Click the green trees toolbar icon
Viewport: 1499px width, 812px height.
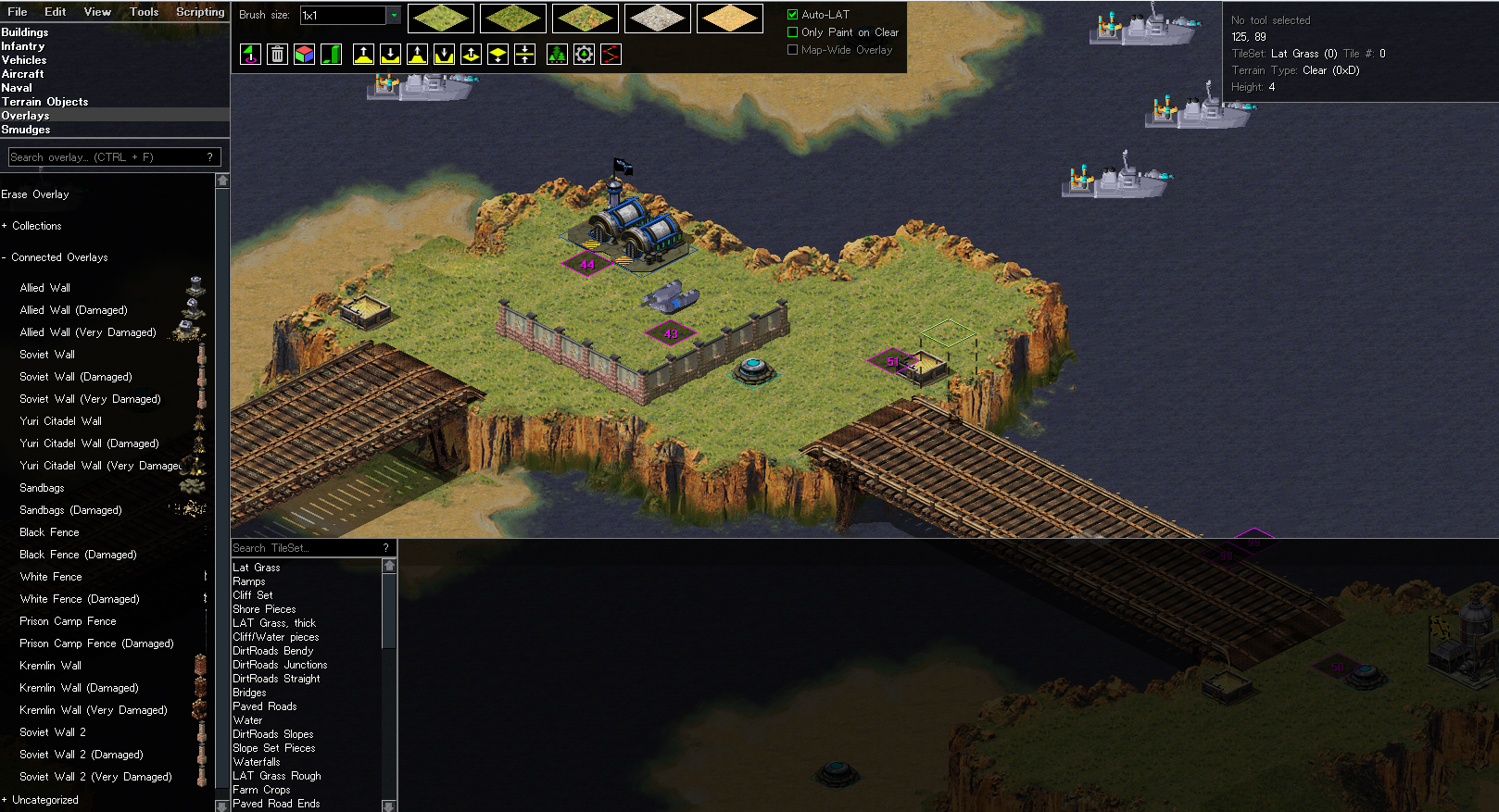pos(557,55)
